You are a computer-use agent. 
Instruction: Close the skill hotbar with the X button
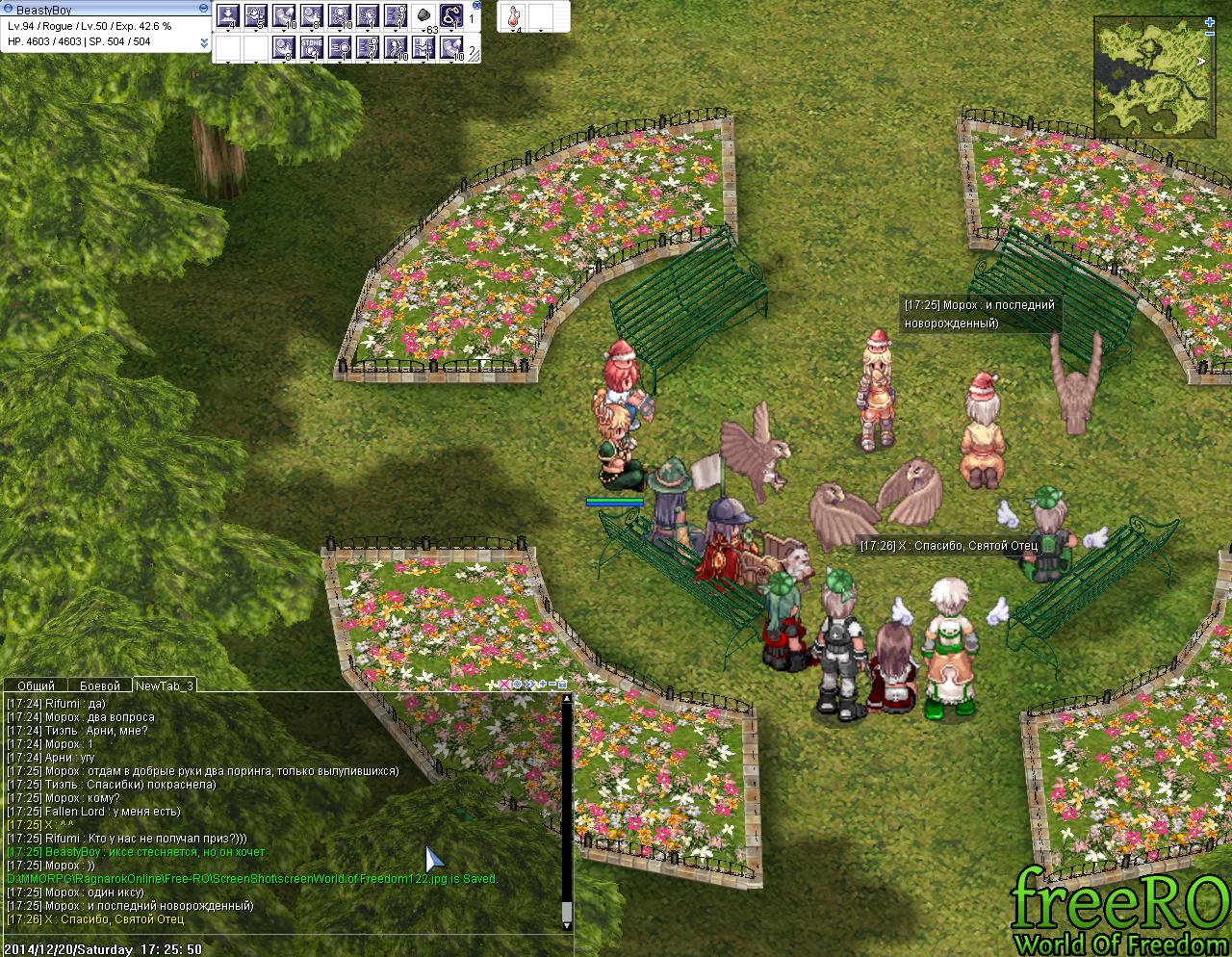[477, 6]
